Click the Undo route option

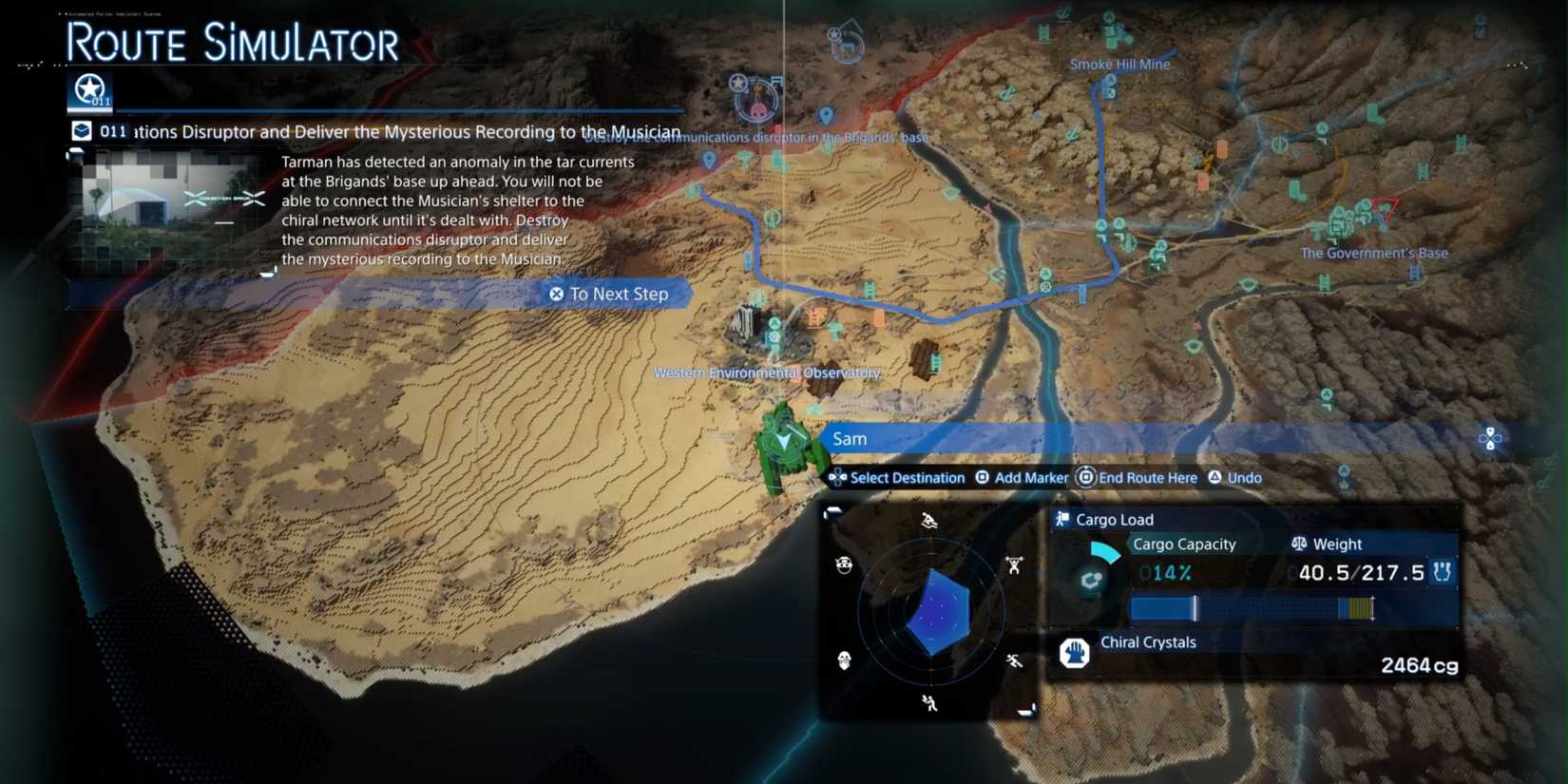pyautogui.click(x=1234, y=478)
